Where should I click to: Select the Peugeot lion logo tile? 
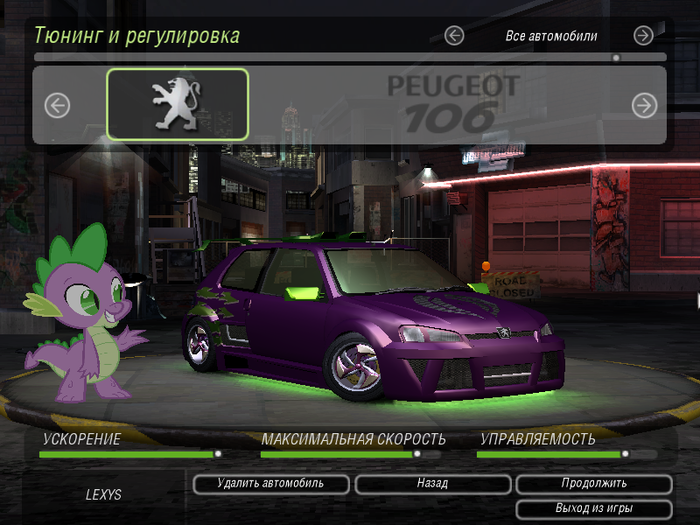tap(177, 104)
